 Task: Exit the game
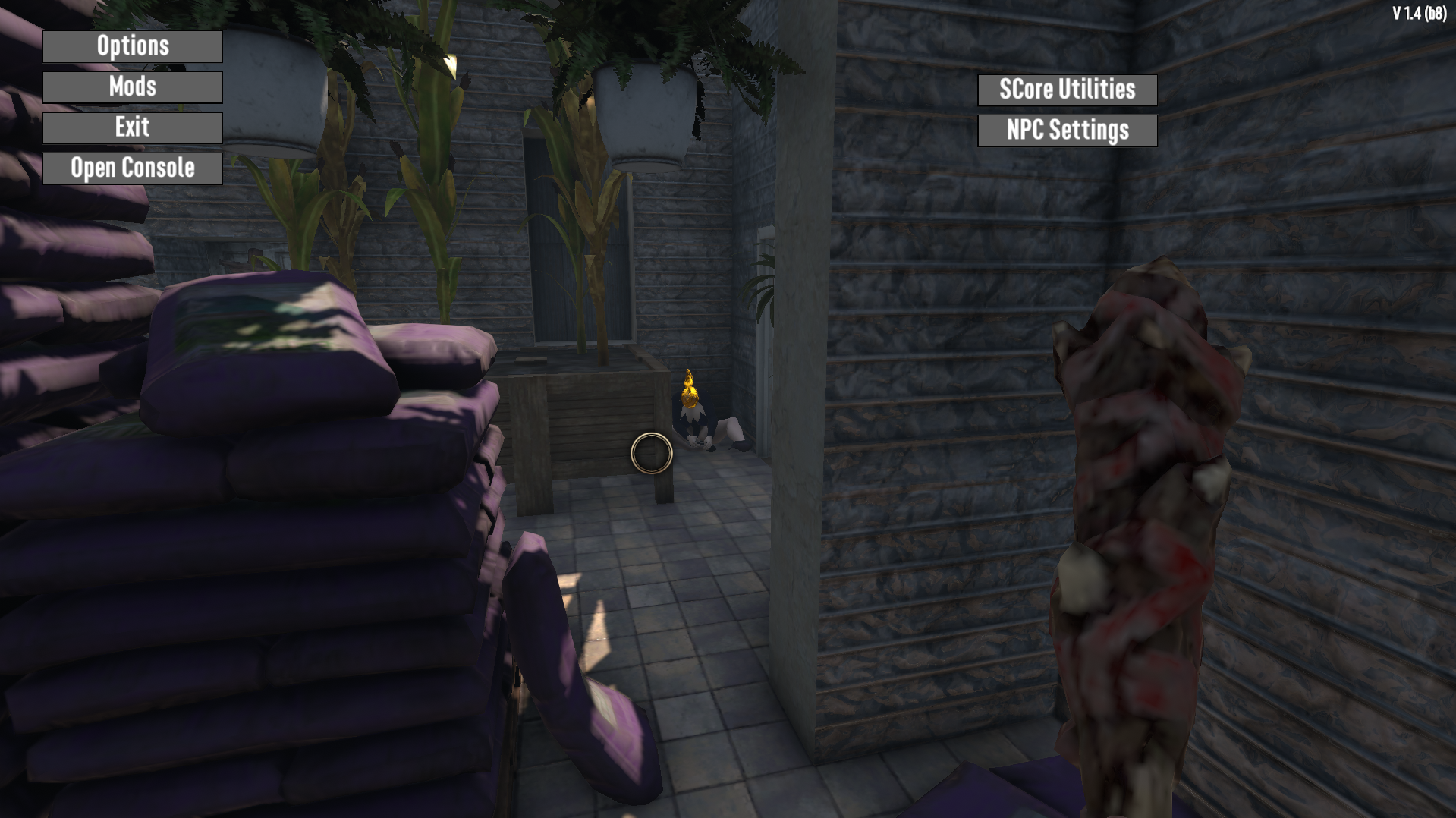[133, 127]
